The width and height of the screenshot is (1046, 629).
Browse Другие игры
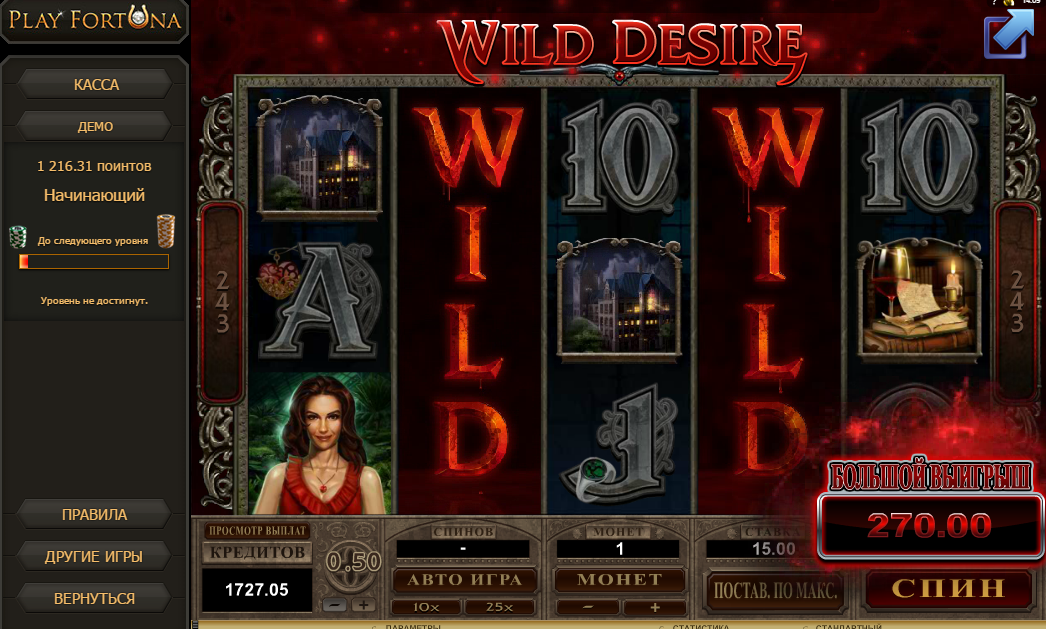click(x=94, y=556)
